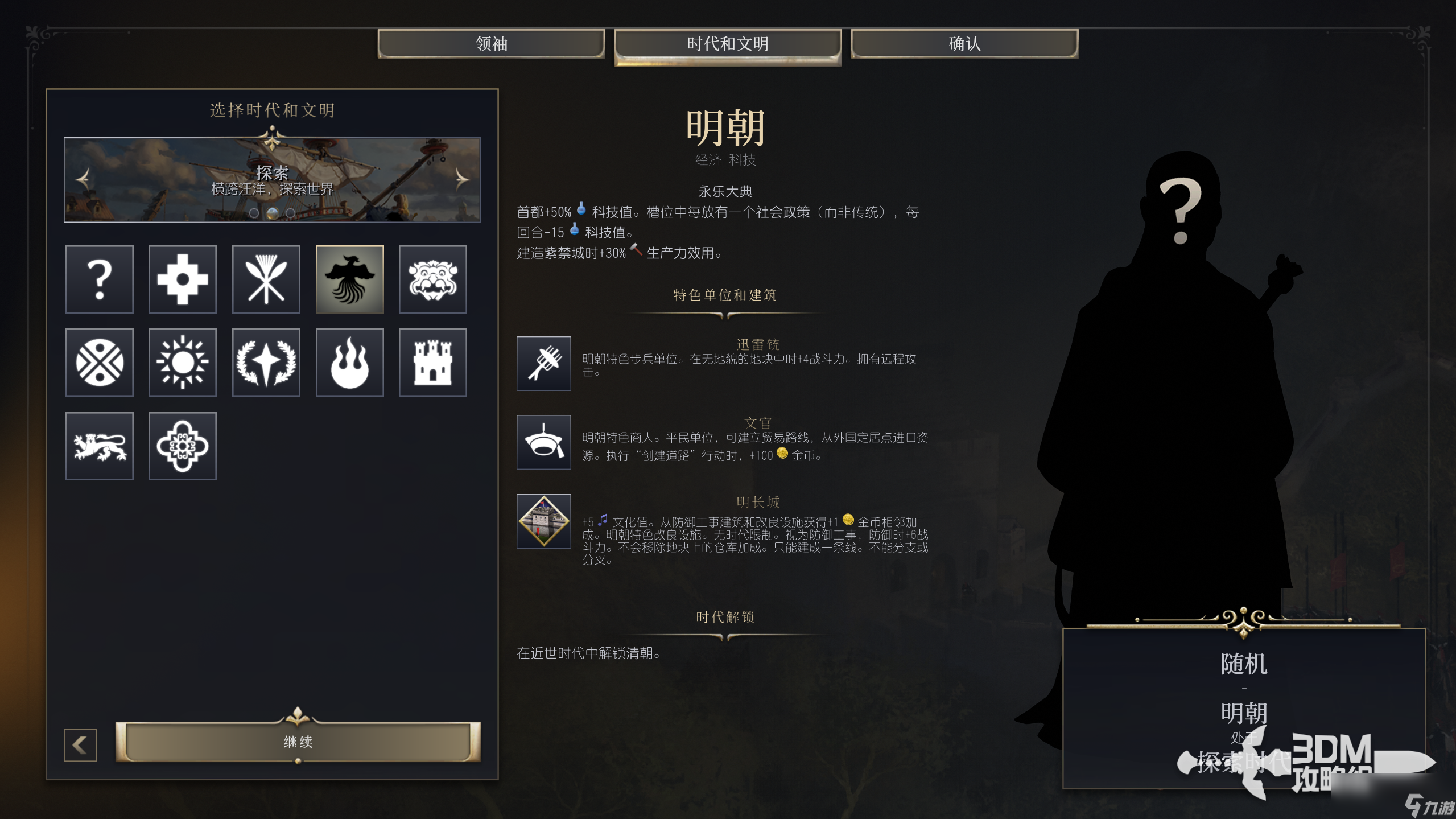Viewport: 1456px width, 819px height.
Task: Pick the radiant sun civilization icon
Action: (183, 363)
